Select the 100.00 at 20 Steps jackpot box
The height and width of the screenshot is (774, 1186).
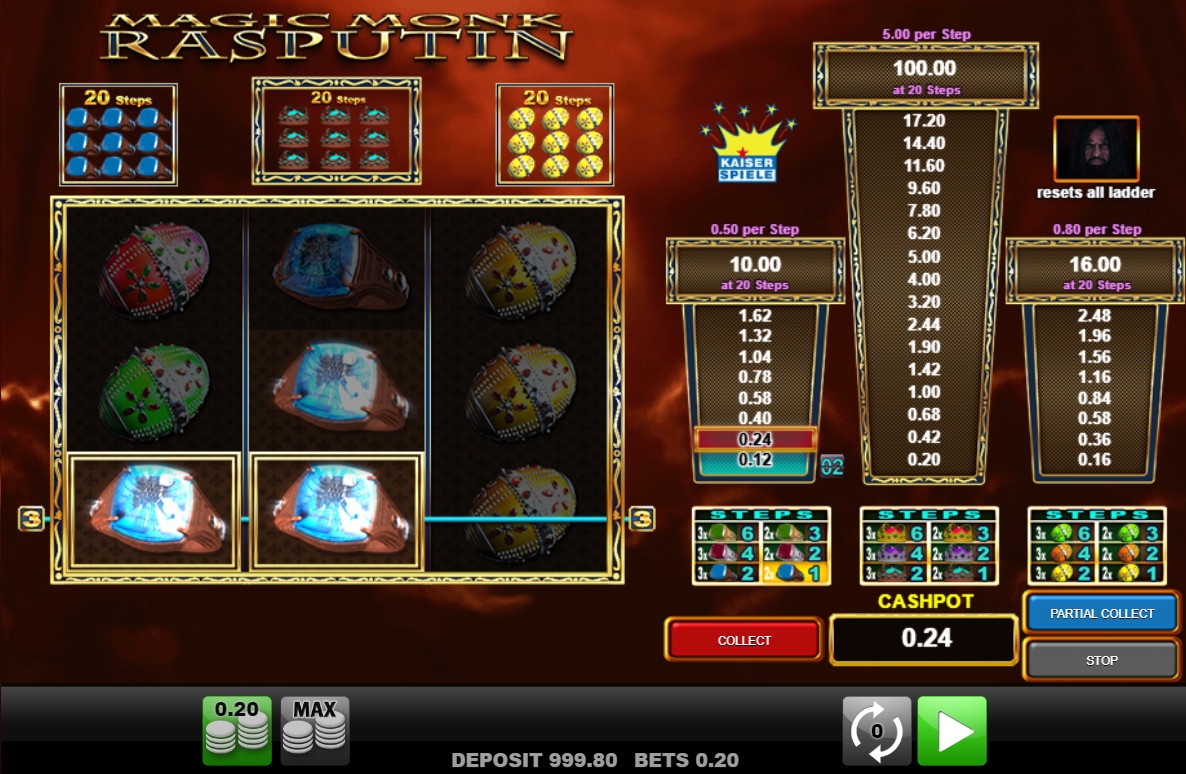tap(925, 76)
